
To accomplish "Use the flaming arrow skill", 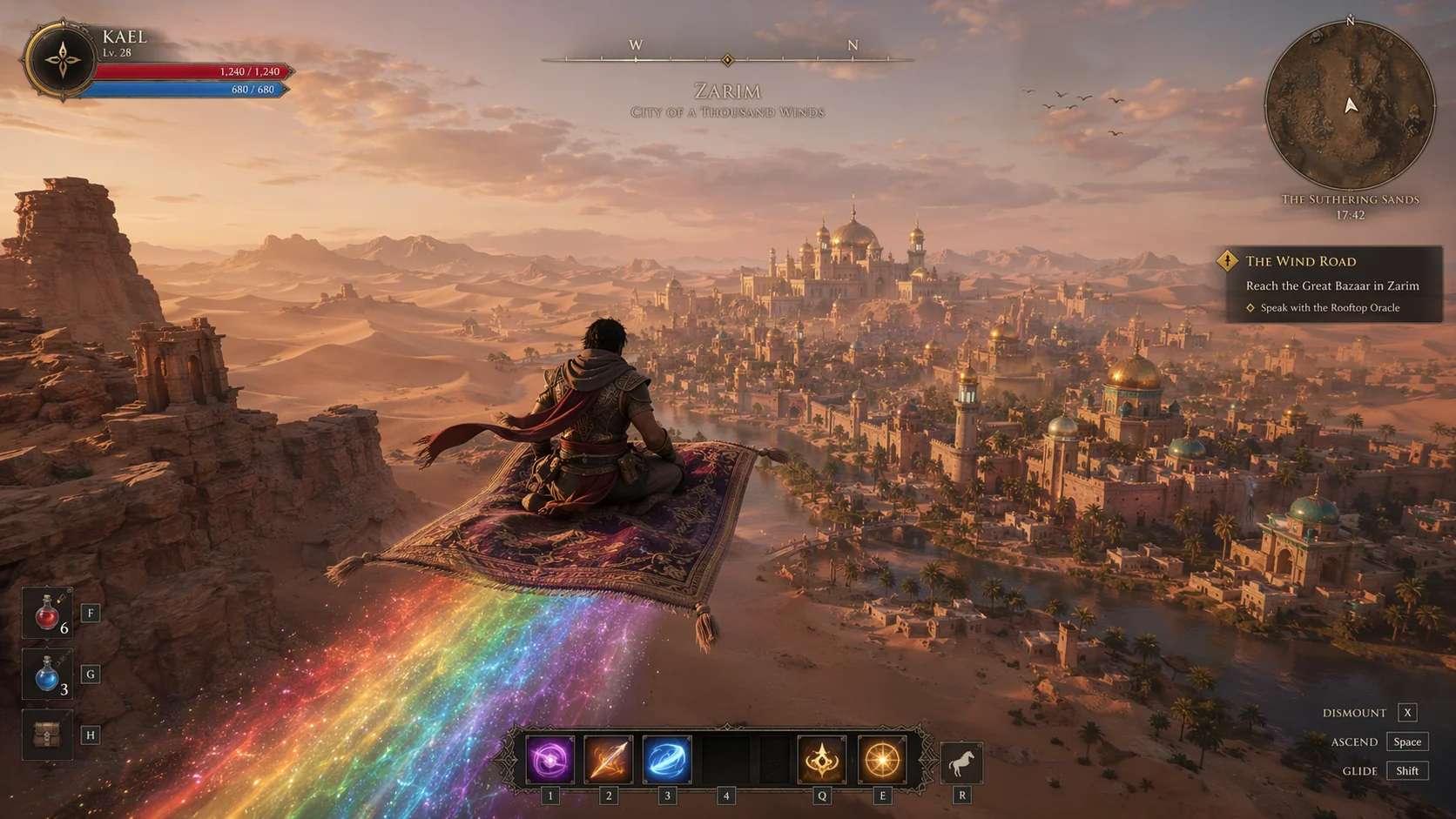I will 608,760.
